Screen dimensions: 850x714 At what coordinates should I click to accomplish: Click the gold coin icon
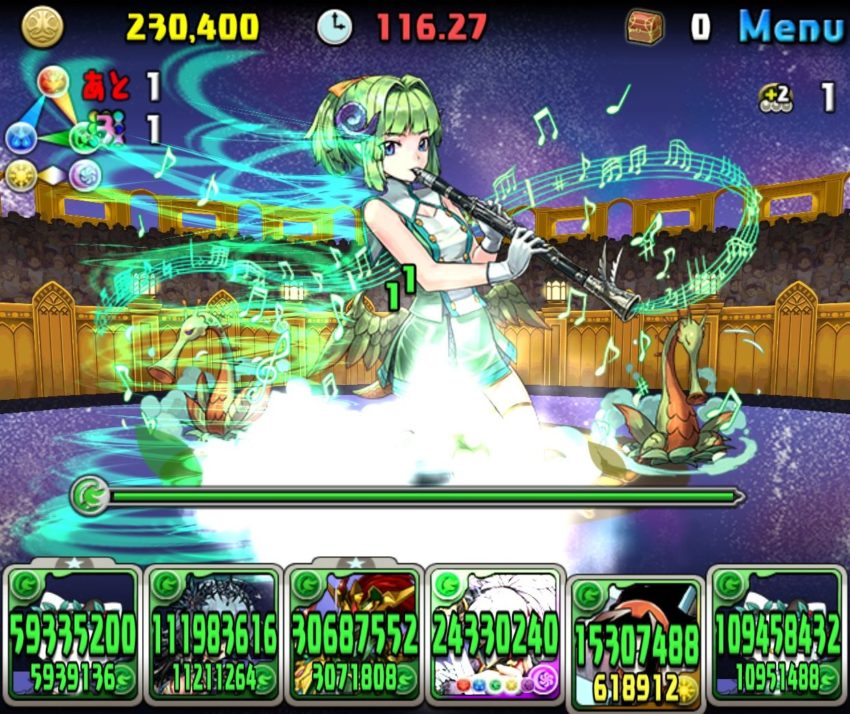[x=42, y=27]
